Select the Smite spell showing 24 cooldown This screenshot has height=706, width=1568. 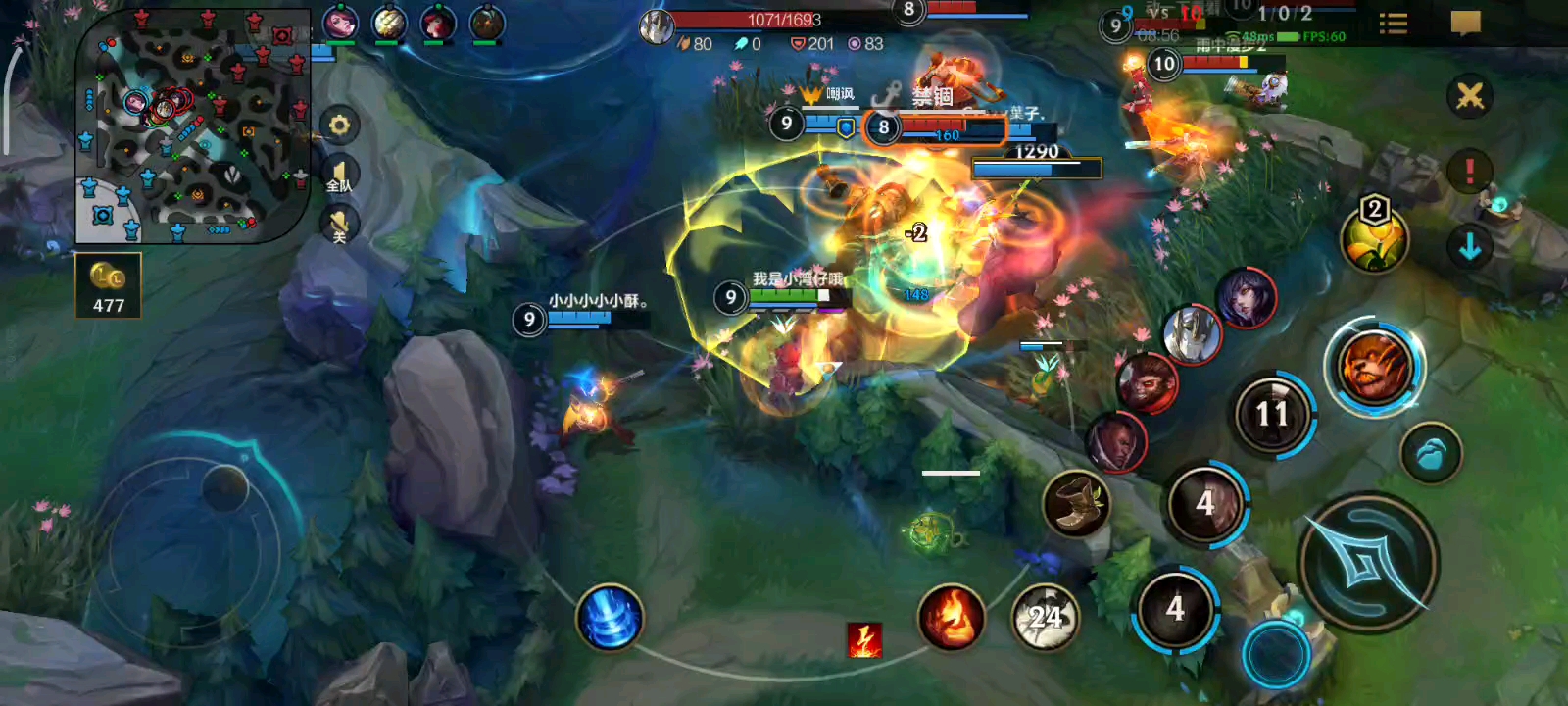(1045, 618)
